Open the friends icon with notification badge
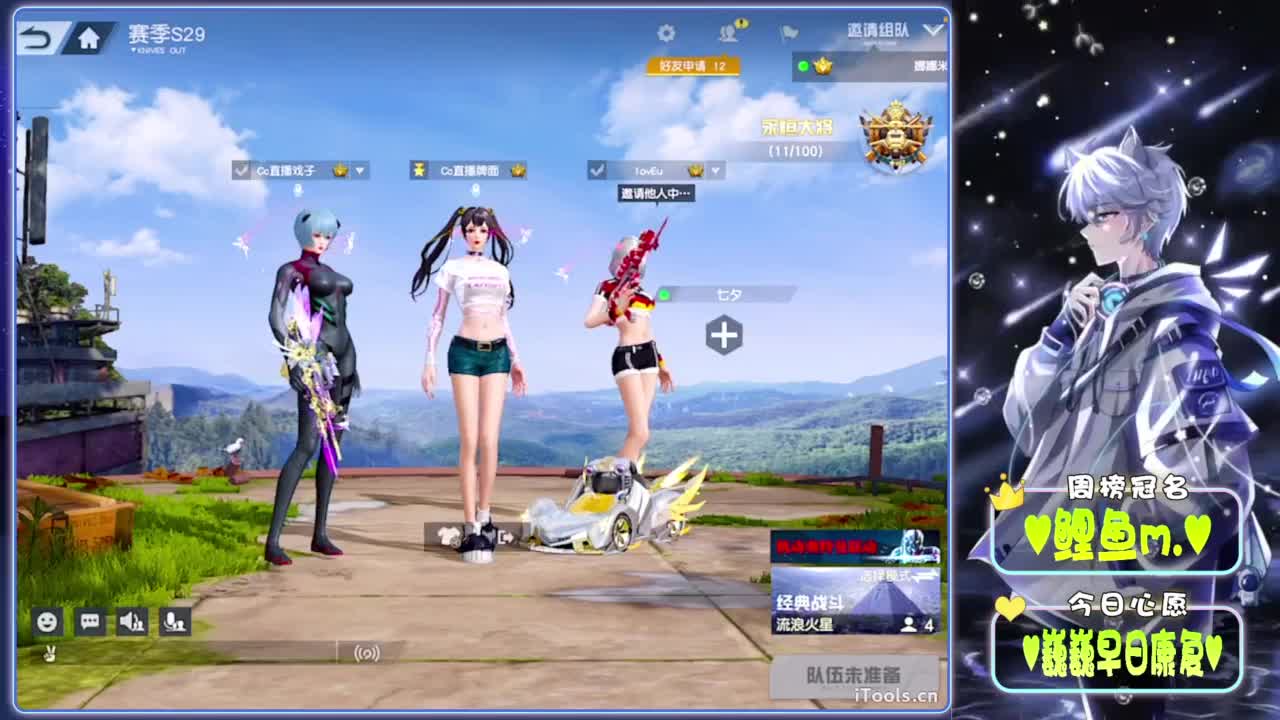 pos(729,32)
